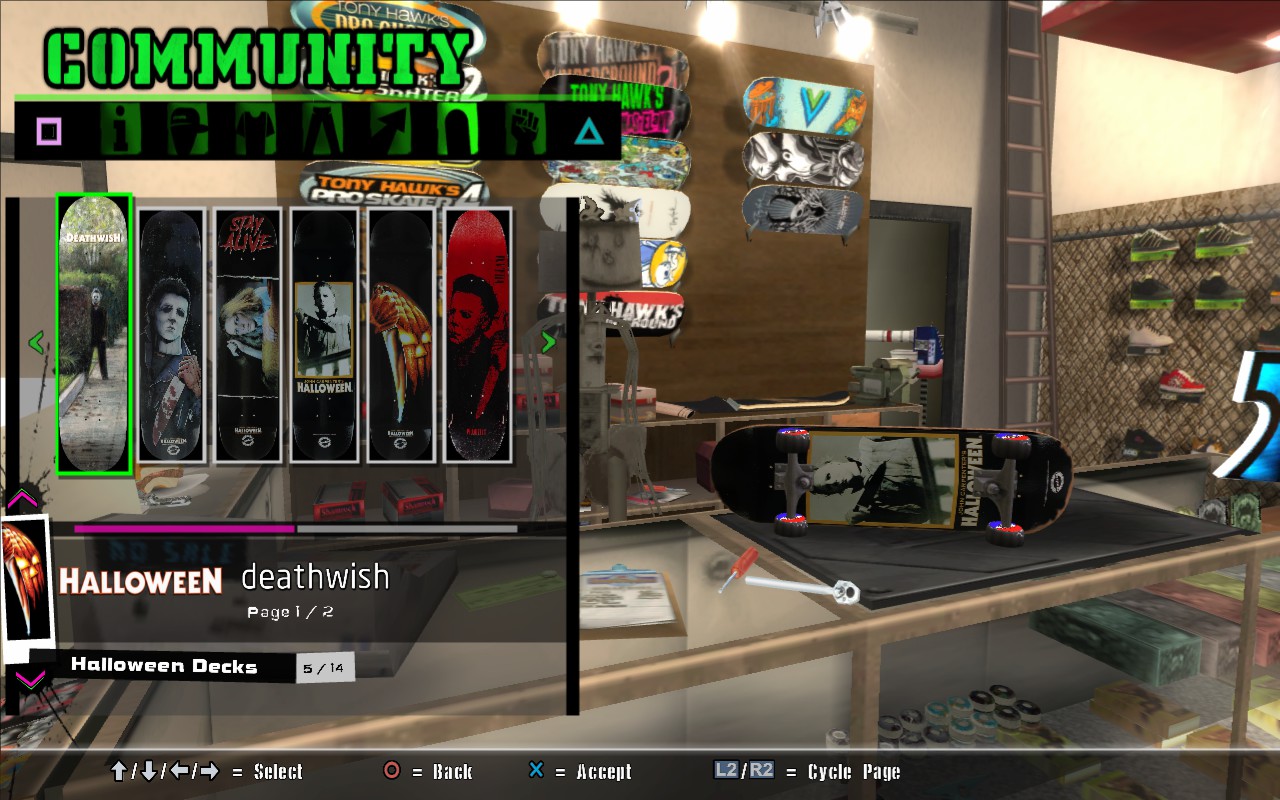Select the framed photo Halloween deck

tap(325, 335)
